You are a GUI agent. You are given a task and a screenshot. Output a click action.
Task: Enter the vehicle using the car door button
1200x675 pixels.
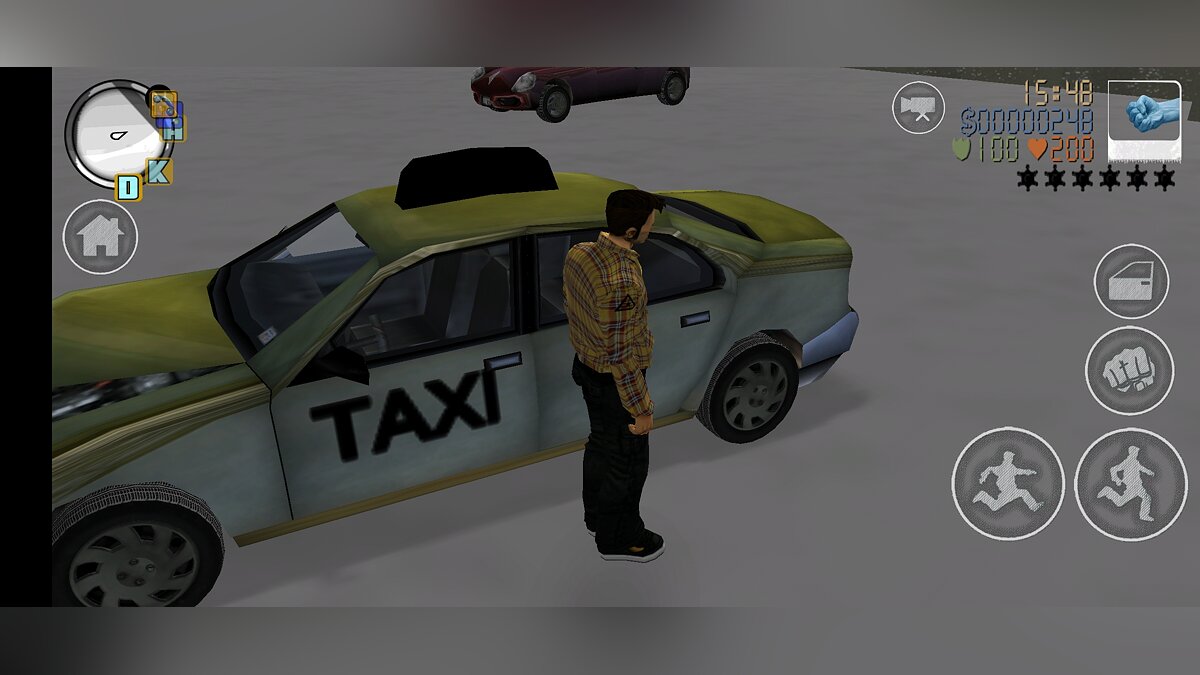click(1131, 282)
